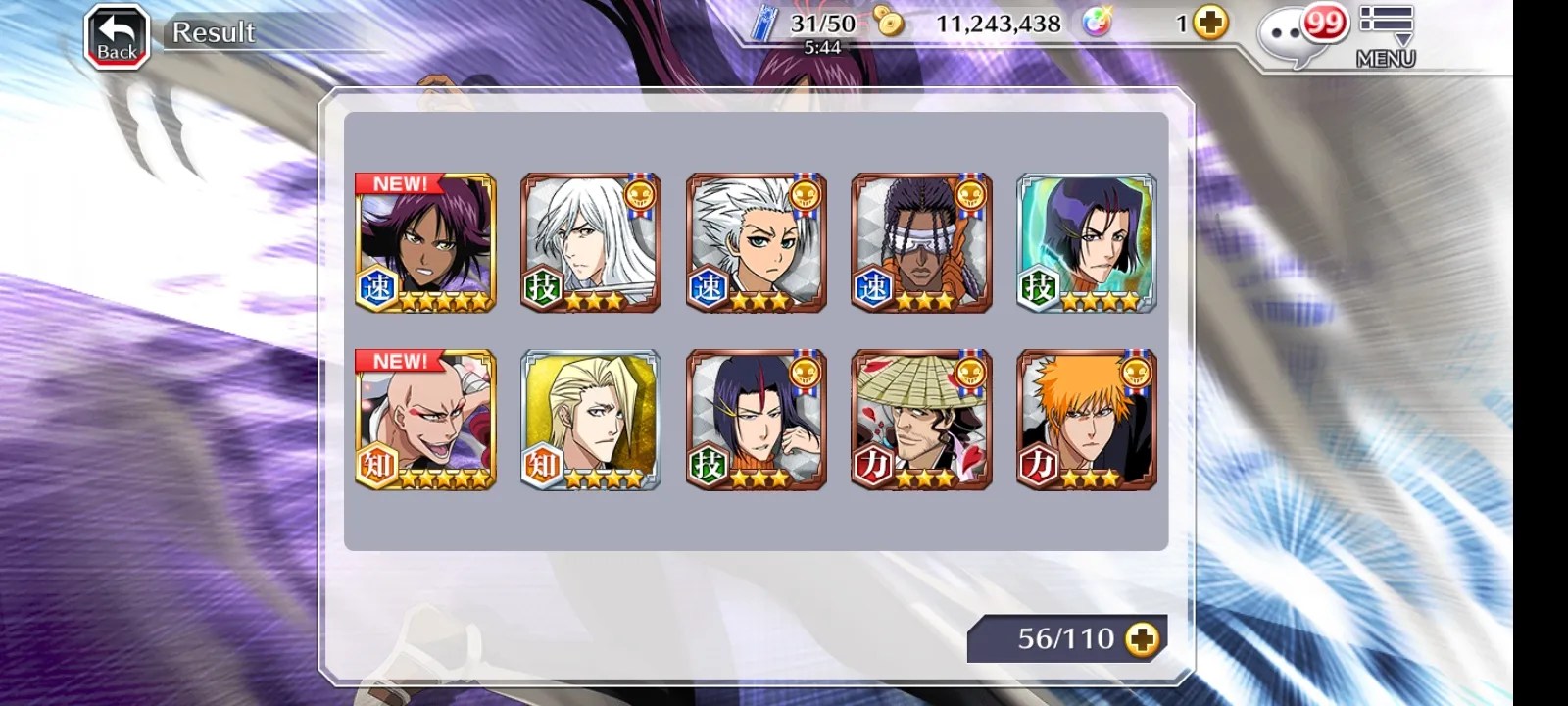The height and width of the screenshot is (706, 1568).
Task: Choose the blindfolded Tosen character card
Action: tap(921, 243)
